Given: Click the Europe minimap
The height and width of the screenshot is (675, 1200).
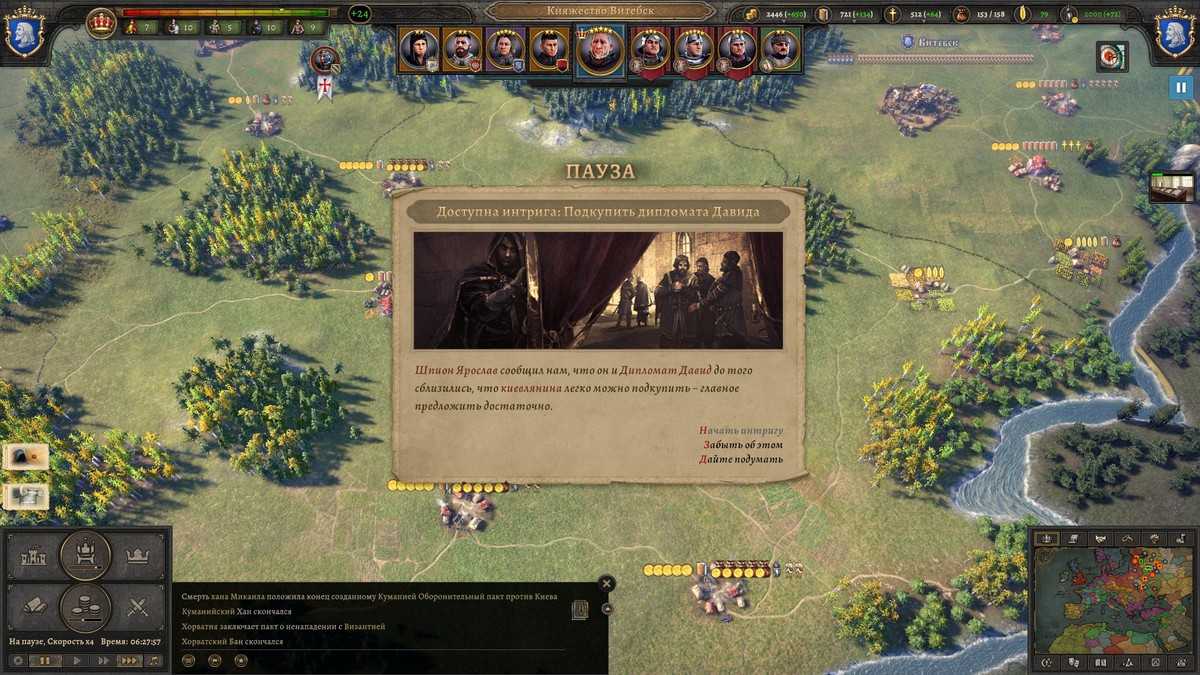Looking at the screenshot, I should tap(1111, 600).
